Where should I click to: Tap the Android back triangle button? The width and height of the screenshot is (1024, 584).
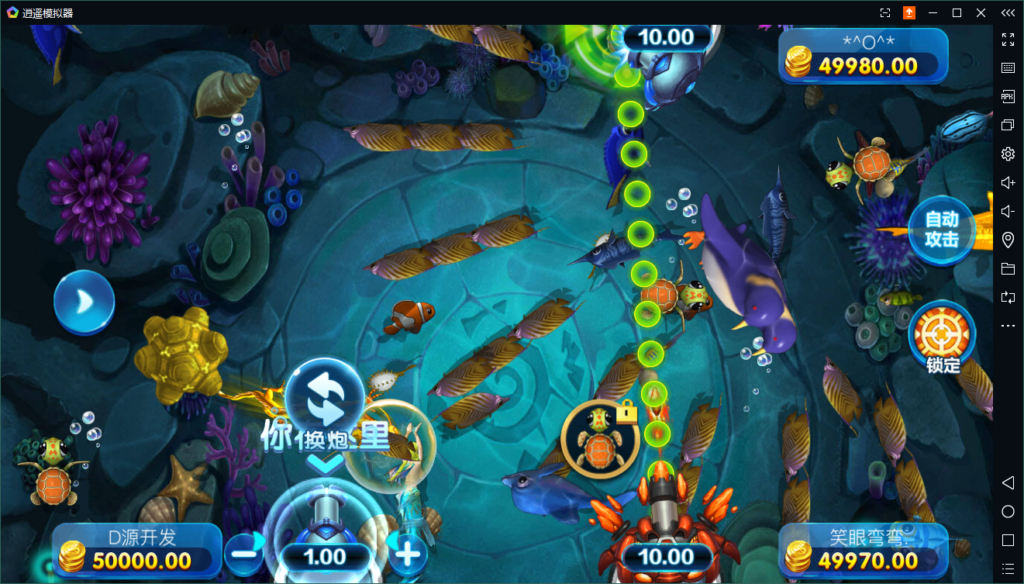(1008, 483)
